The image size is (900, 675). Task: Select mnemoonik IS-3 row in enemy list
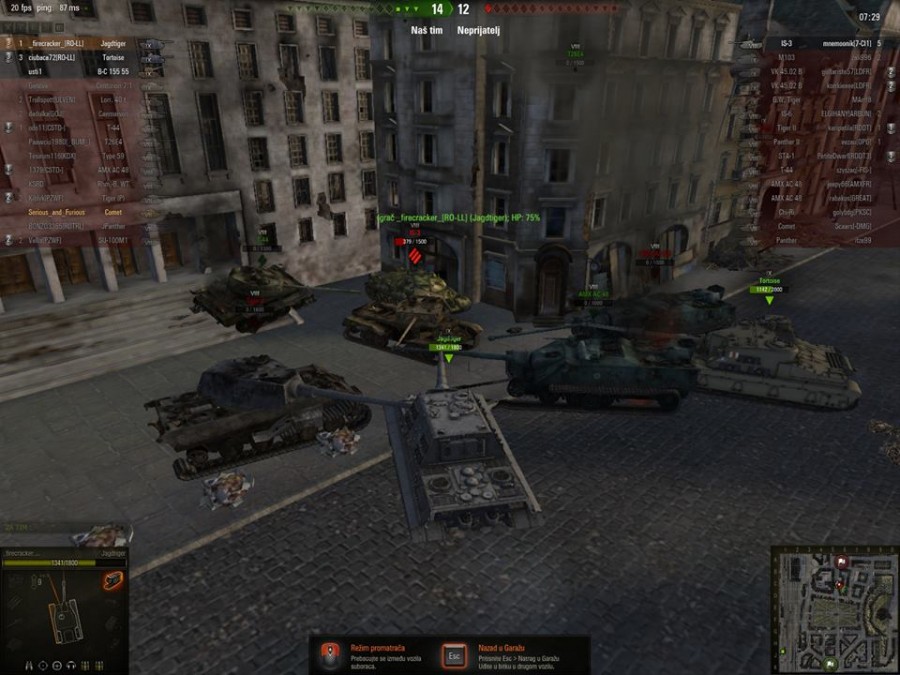pyautogui.click(x=820, y=44)
